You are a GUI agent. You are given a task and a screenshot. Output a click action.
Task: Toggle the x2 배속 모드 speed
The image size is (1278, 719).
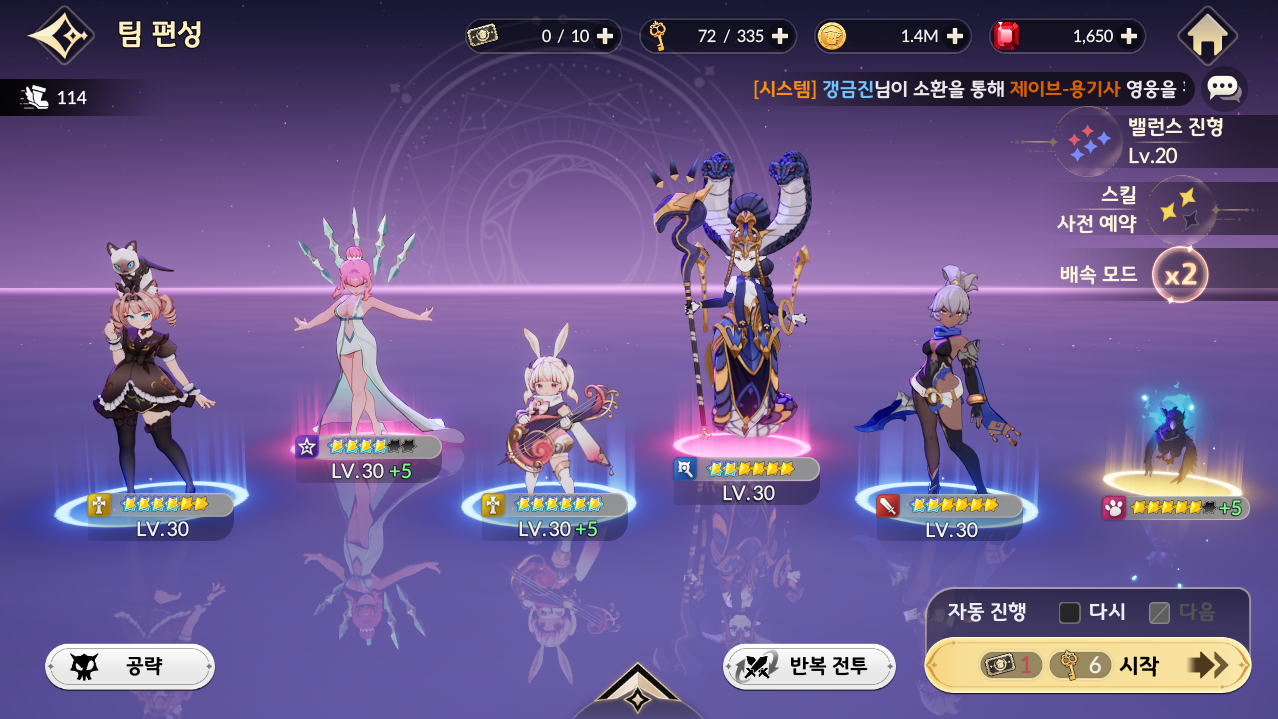1180,274
